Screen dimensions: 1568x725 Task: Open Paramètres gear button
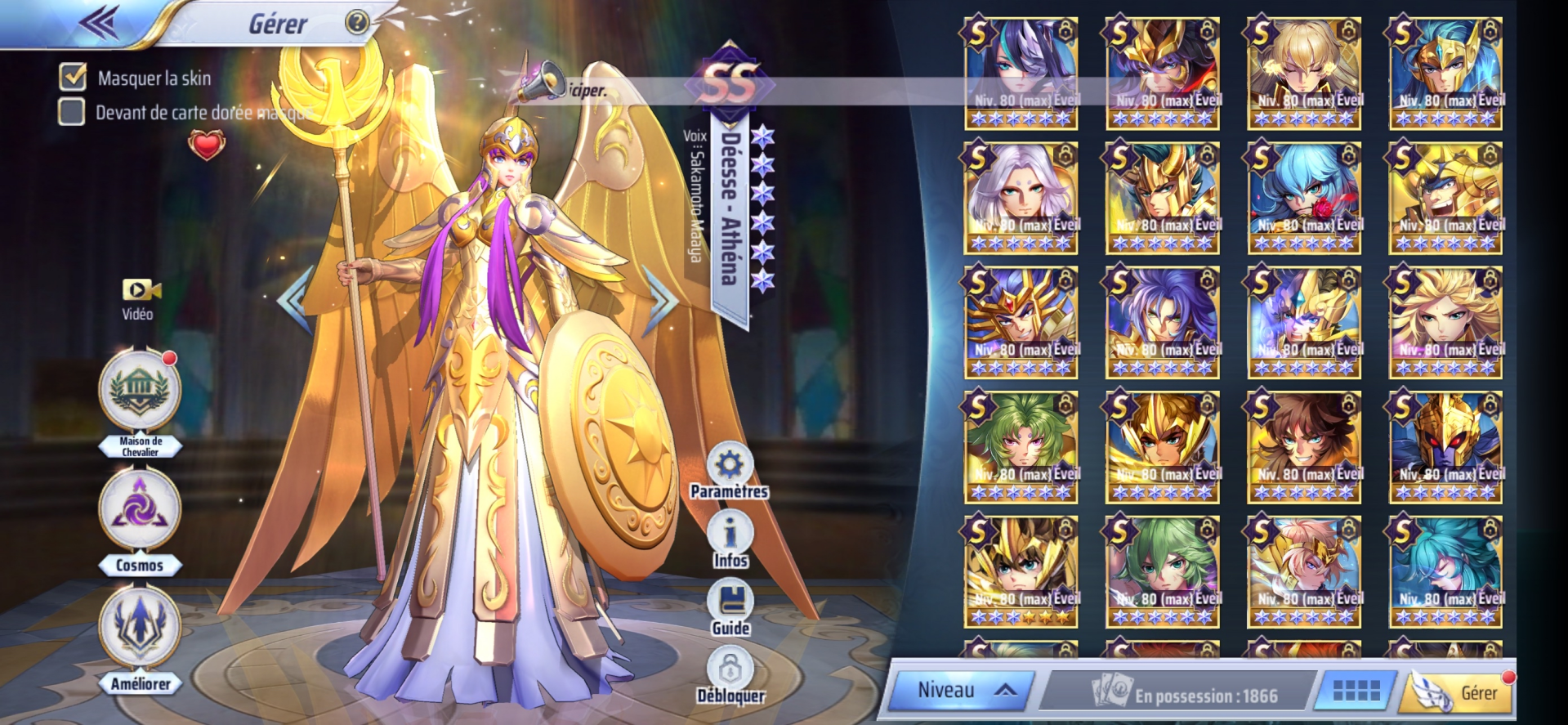pos(729,467)
